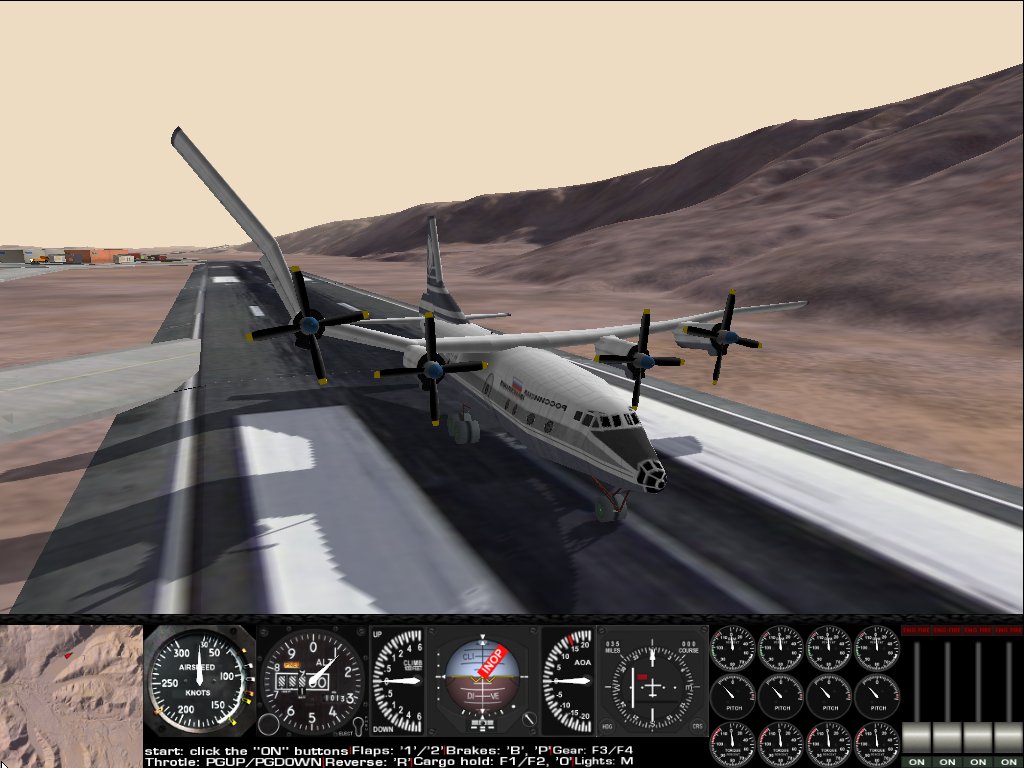
Task: Activate the third engine's ON button
Action: click(977, 761)
